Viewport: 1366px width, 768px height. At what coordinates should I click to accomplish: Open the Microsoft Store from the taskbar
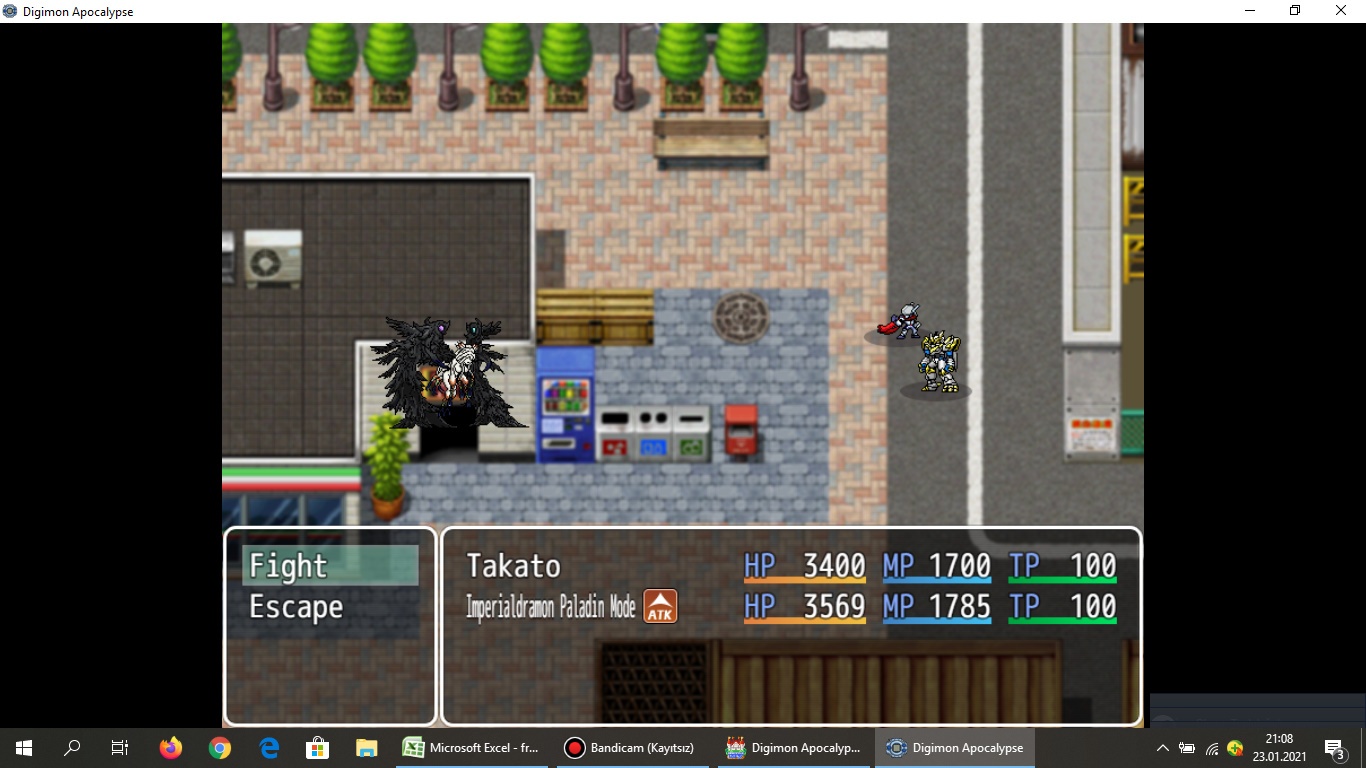(x=317, y=747)
